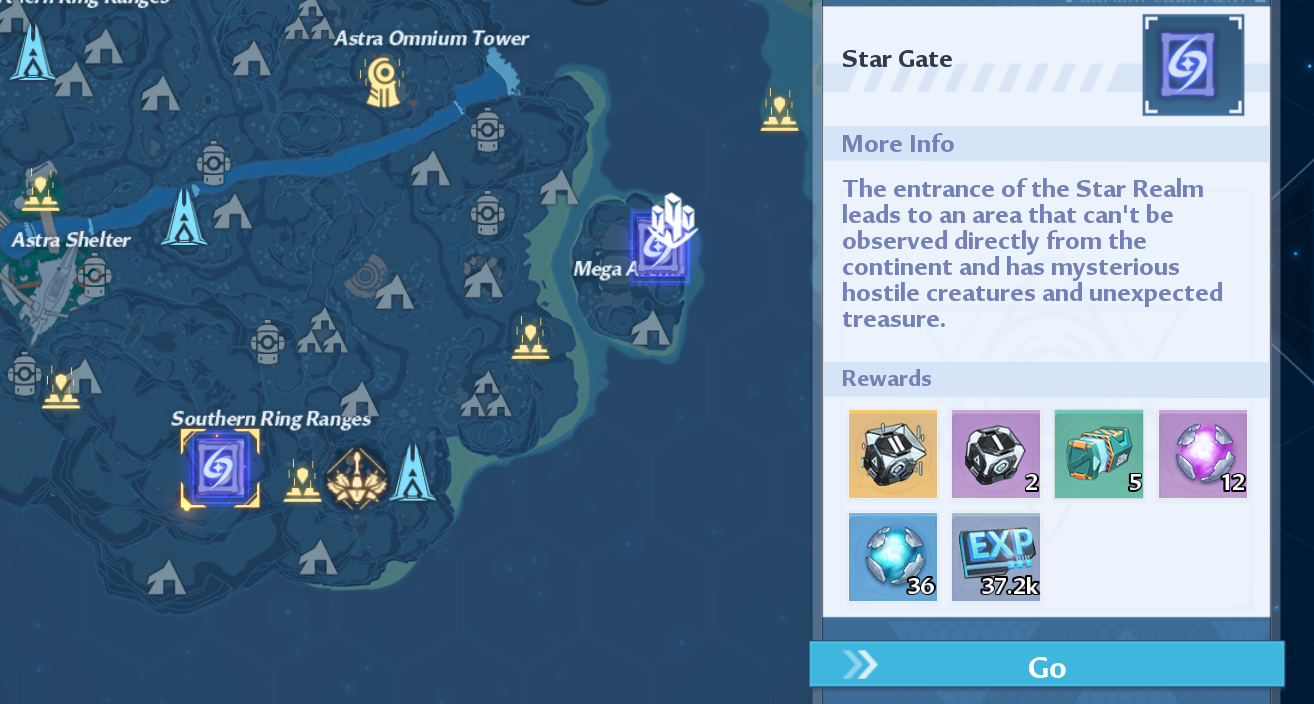Select the Astra Omnium Tower map marker

(381, 82)
